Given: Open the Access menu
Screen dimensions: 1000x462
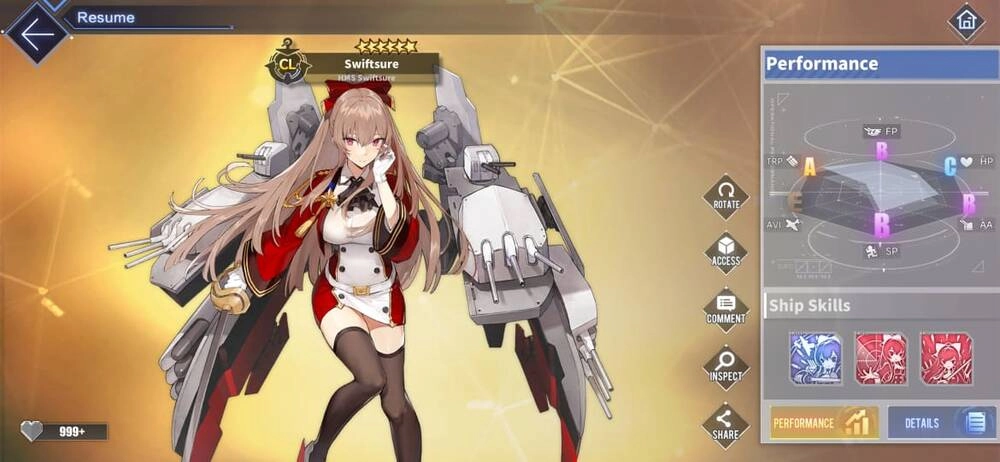Looking at the screenshot, I should [726, 252].
